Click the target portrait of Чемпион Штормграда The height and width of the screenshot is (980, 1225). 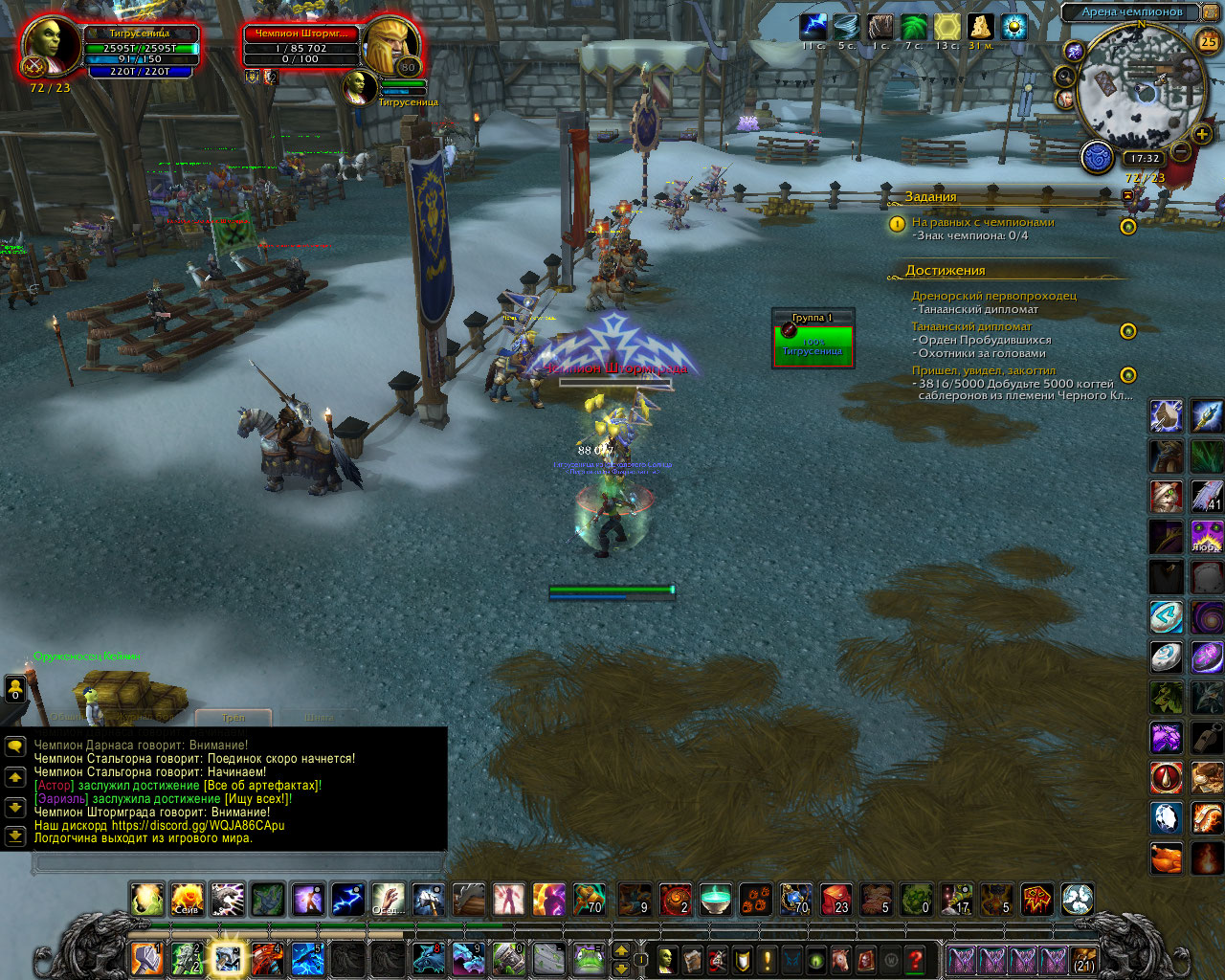(x=390, y=44)
